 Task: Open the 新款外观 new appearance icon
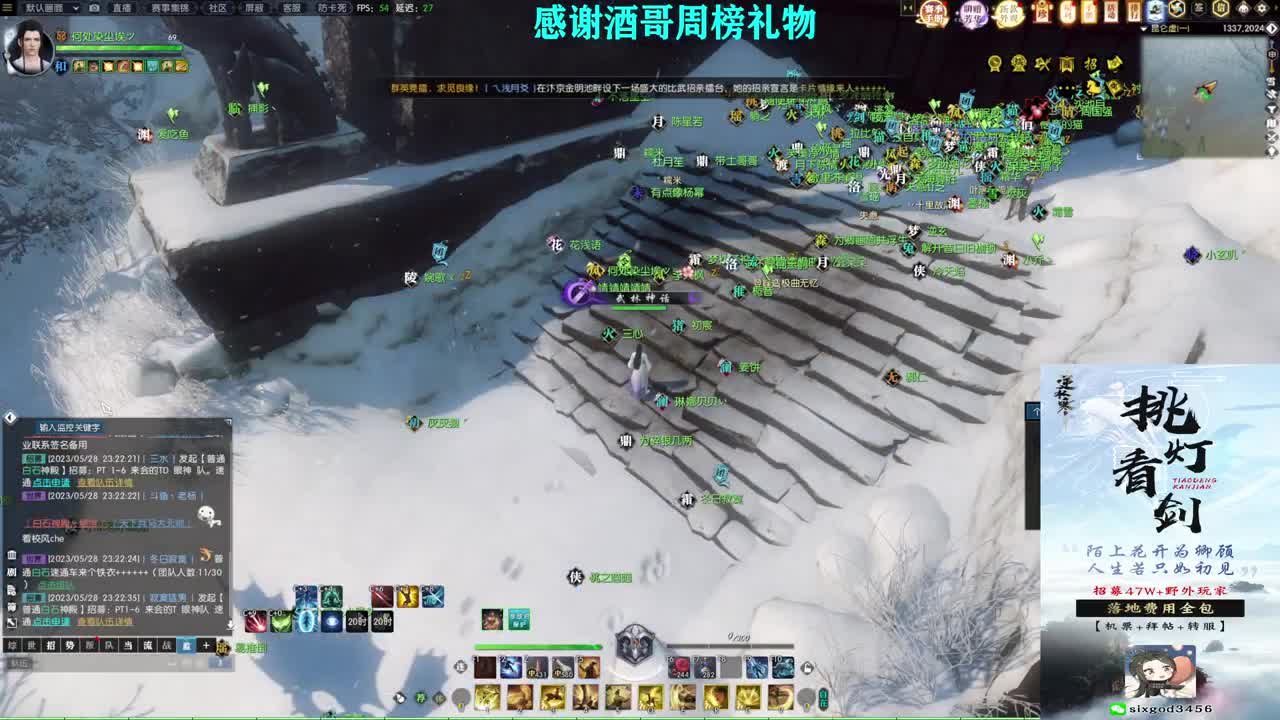tap(1010, 13)
